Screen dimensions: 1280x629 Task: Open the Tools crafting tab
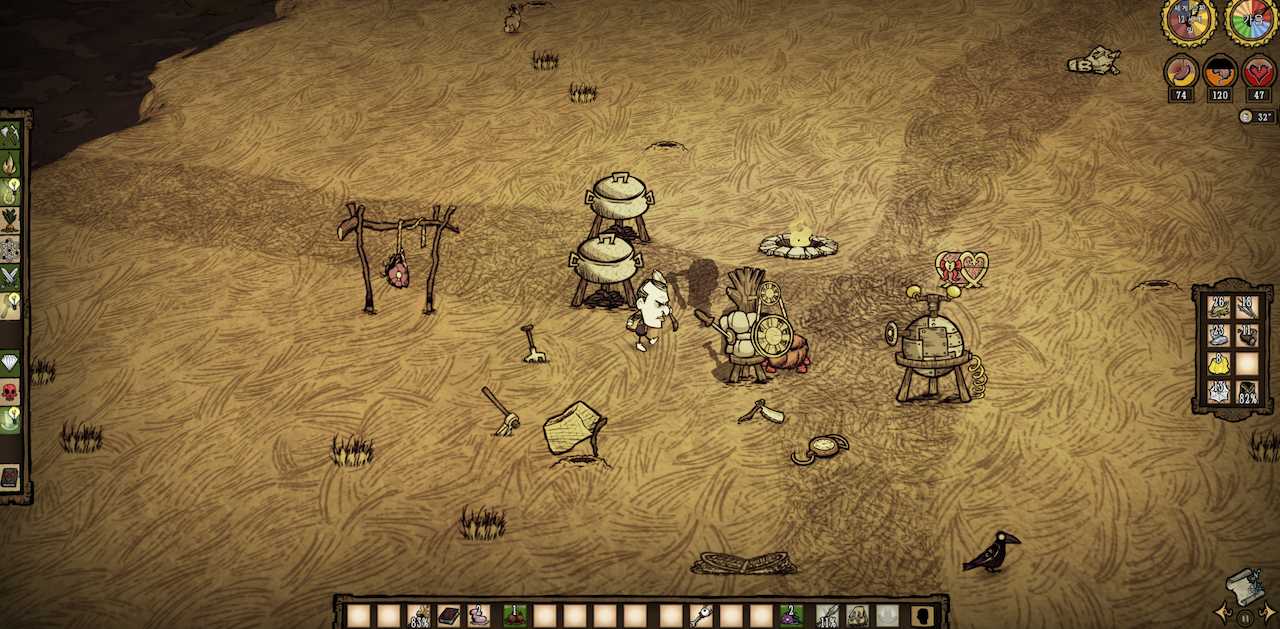(x=10, y=135)
